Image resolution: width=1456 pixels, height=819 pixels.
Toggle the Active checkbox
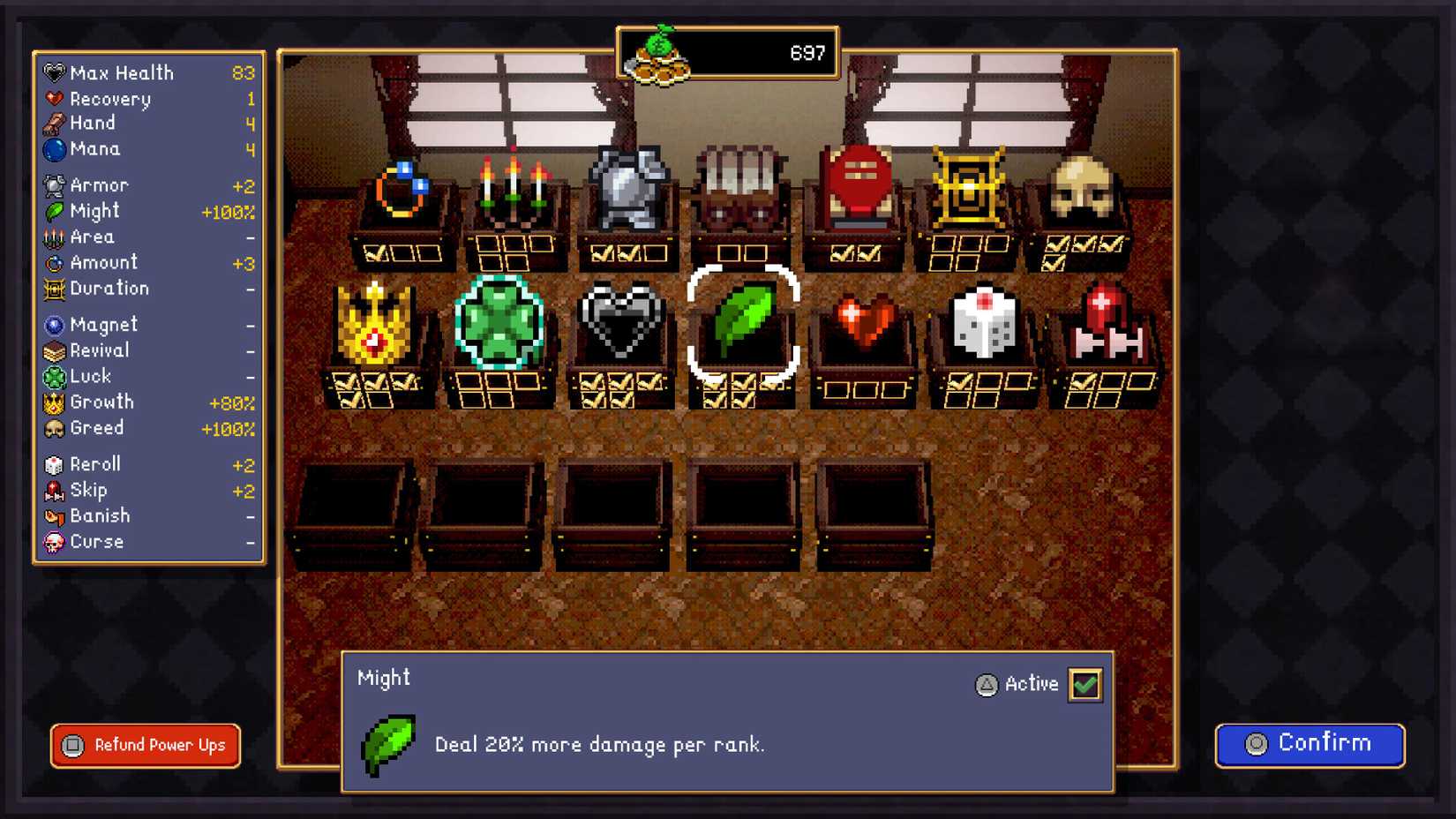[x=1084, y=684]
